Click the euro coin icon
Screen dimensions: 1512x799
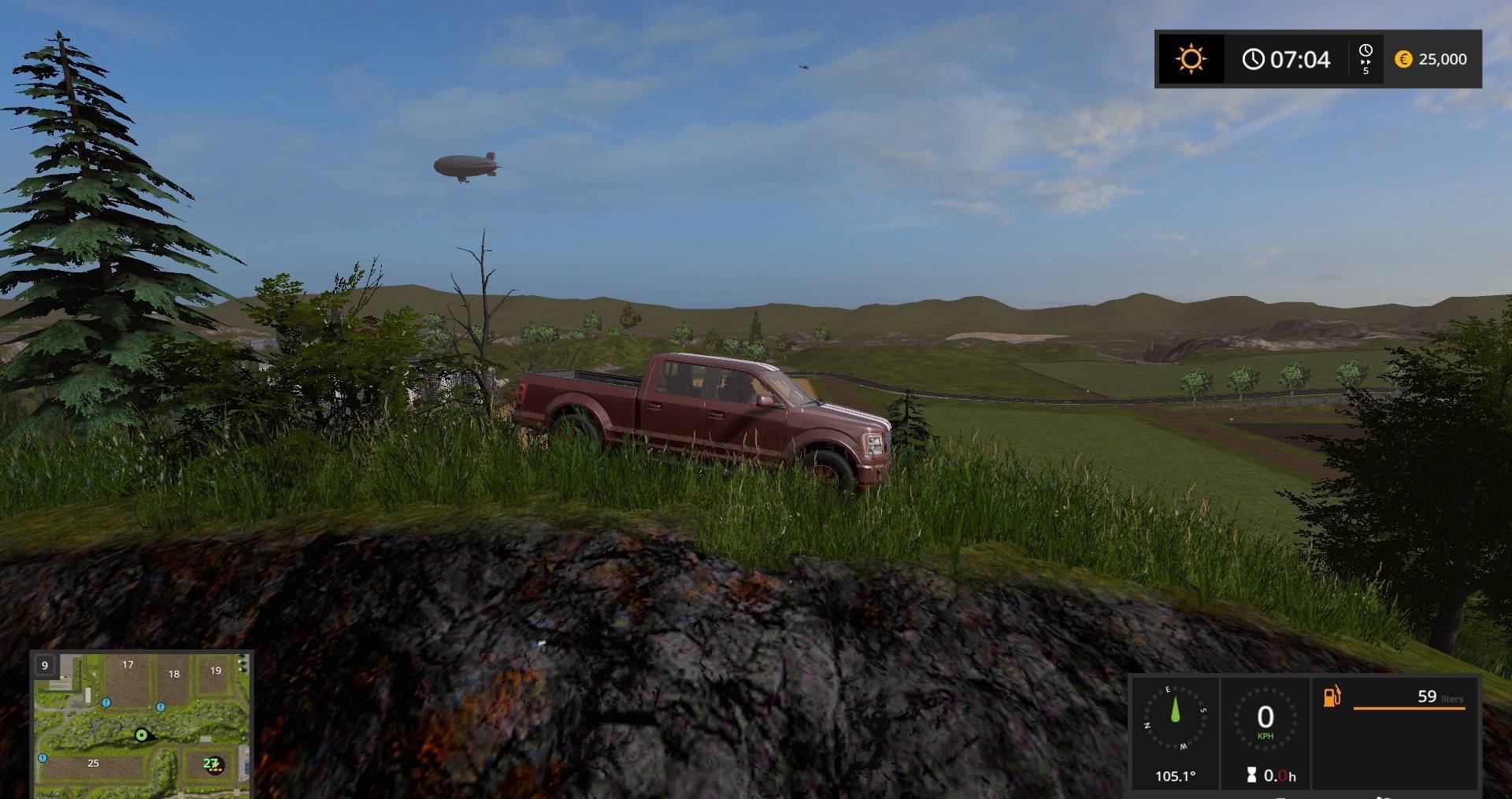click(1404, 59)
